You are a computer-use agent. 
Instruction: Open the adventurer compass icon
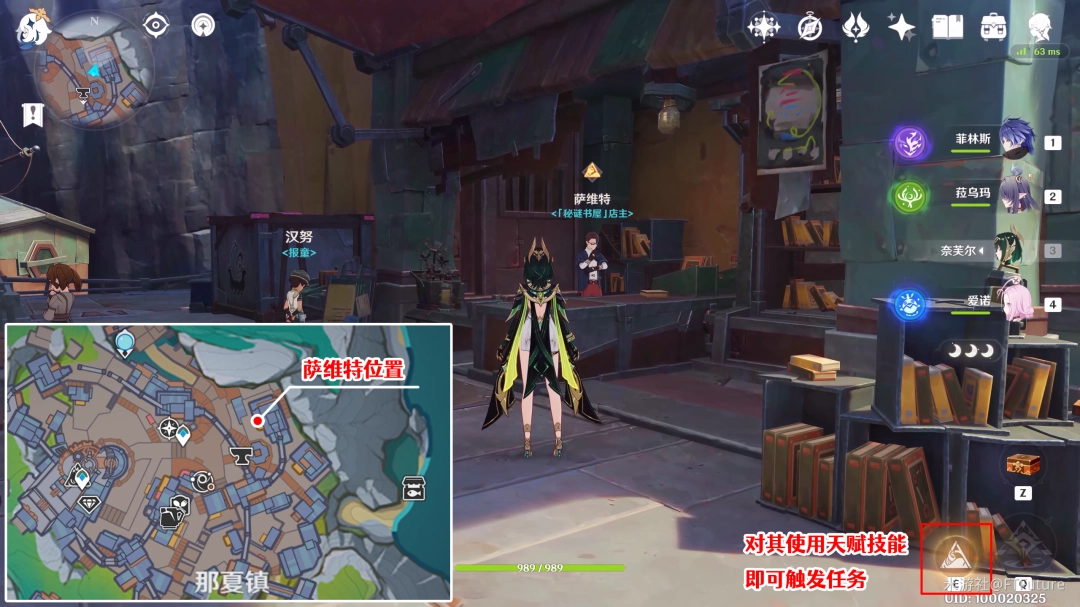(810, 27)
